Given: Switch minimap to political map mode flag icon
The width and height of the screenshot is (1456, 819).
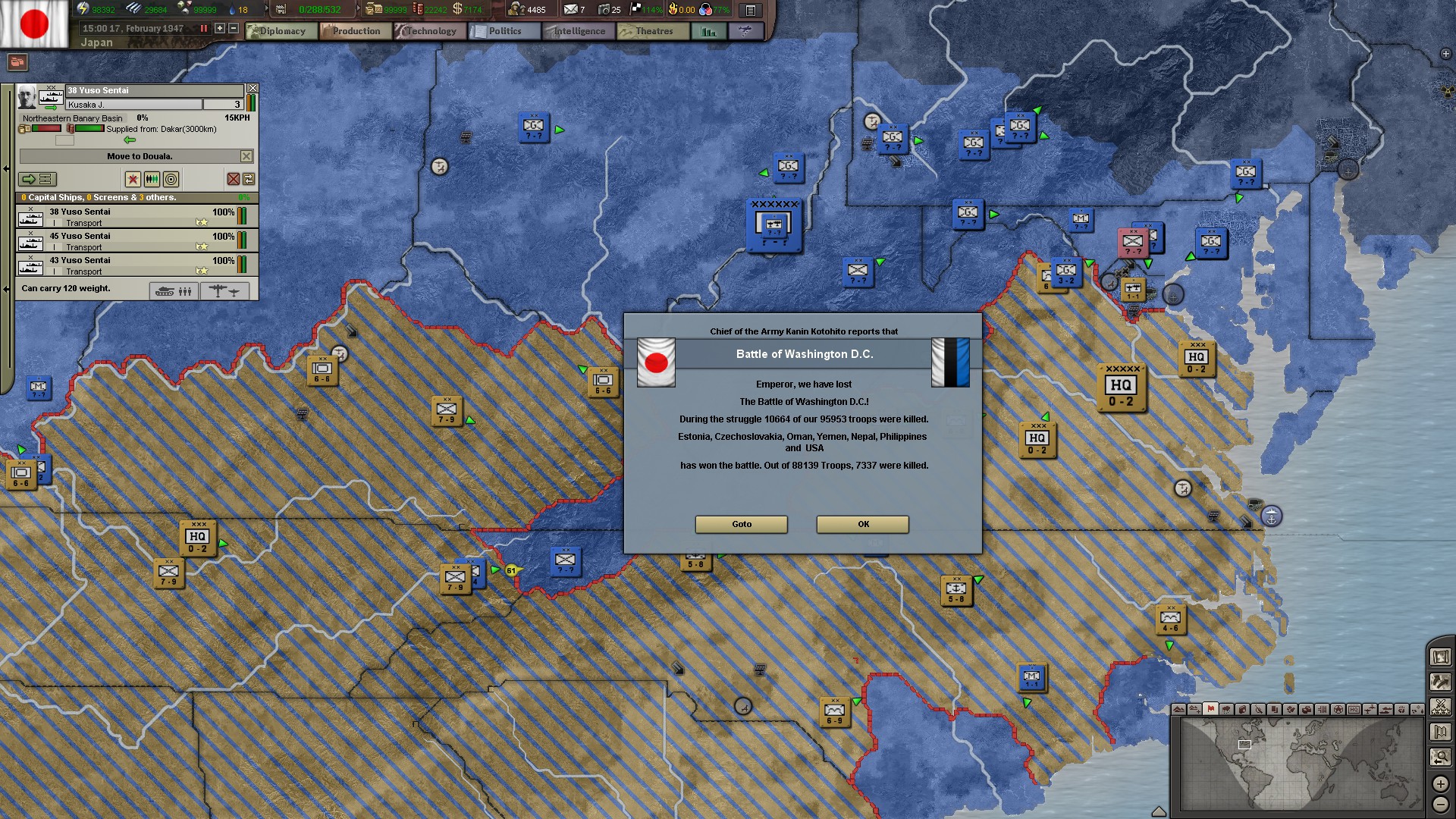Looking at the screenshot, I should pos(1210,711).
